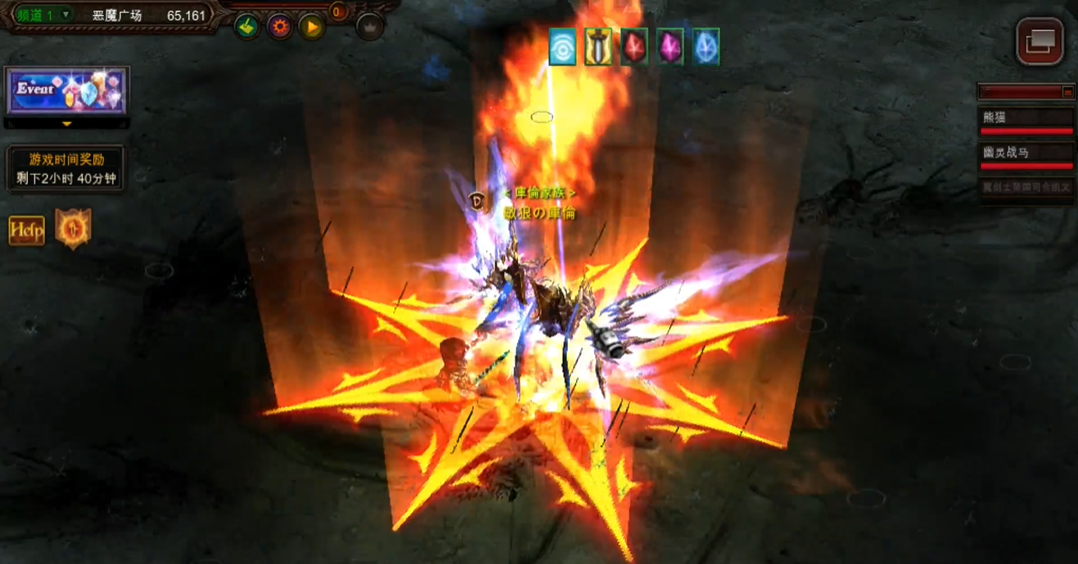Open the orange gear settings button
This screenshot has height=564, width=1078.
click(280, 27)
